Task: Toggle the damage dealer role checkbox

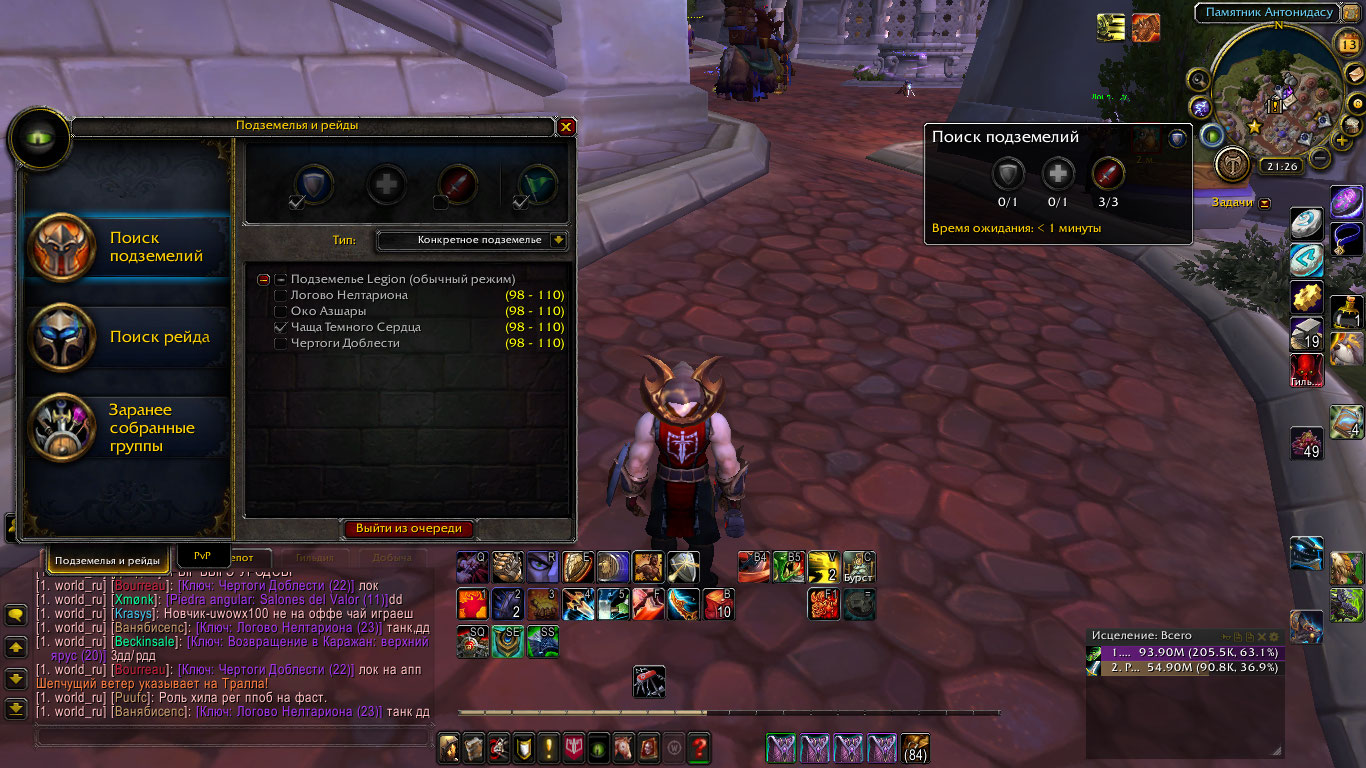Action: [x=441, y=203]
